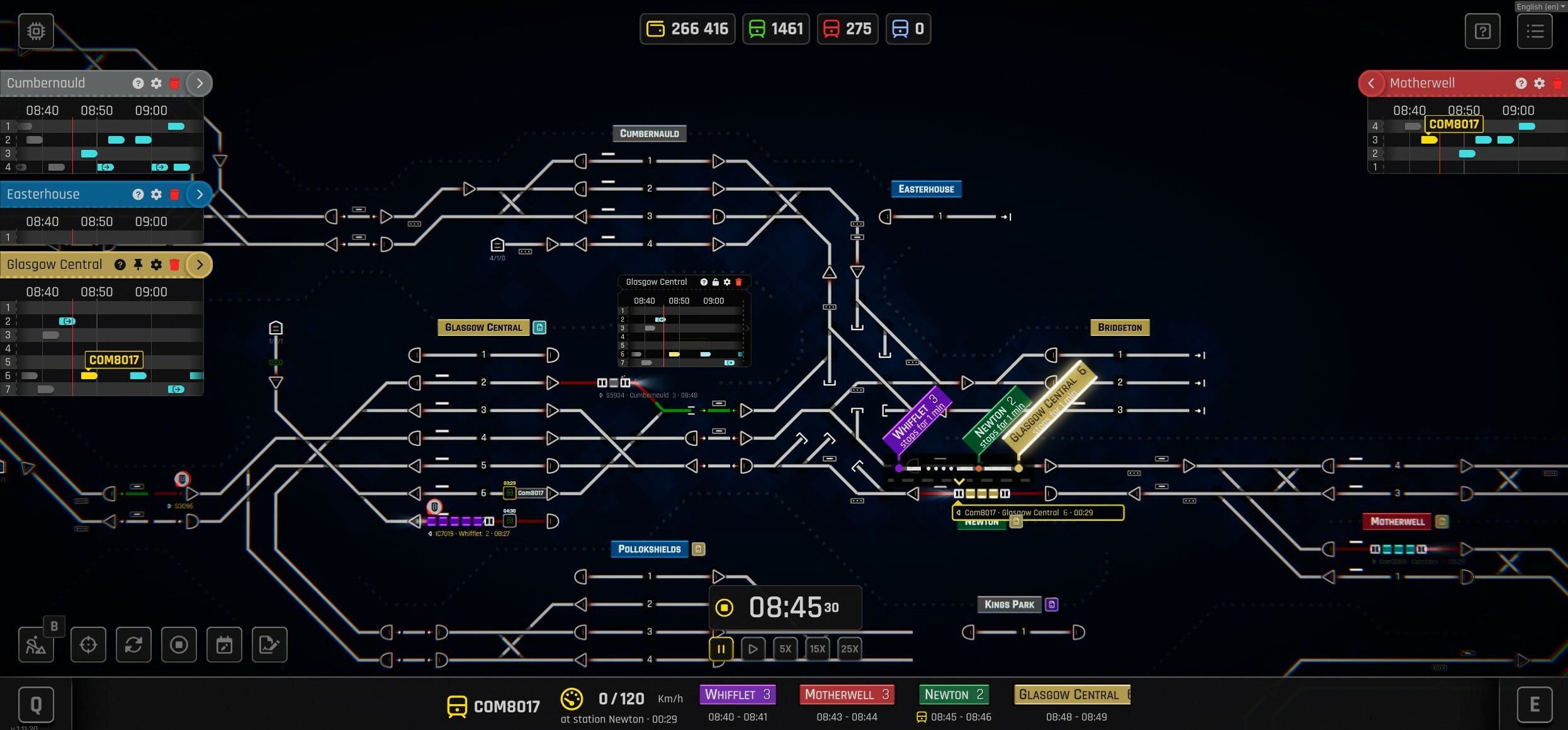This screenshot has width=1568, height=730.
Task: Set simulation speed to 25X
Action: point(849,649)
